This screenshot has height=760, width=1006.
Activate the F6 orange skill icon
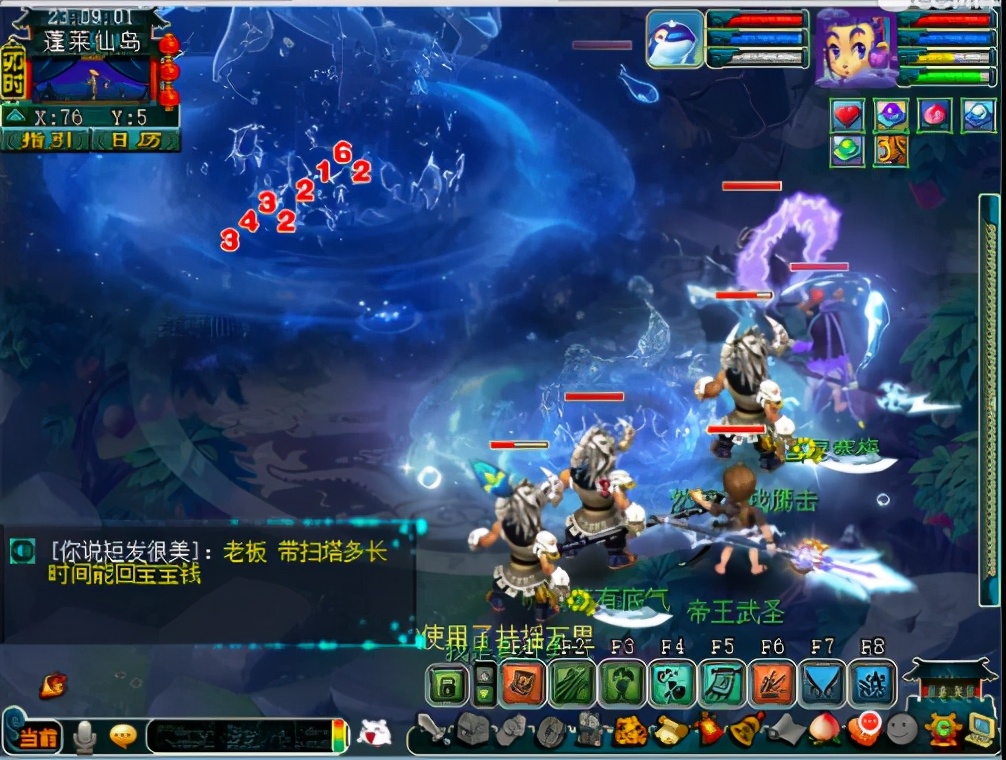tap(772, 684)
